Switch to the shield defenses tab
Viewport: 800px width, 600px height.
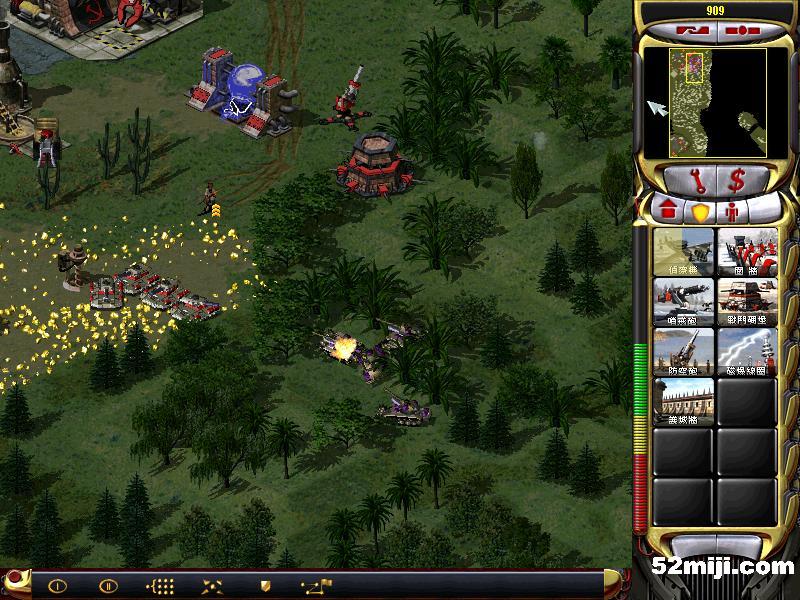[x=699, y=212]
